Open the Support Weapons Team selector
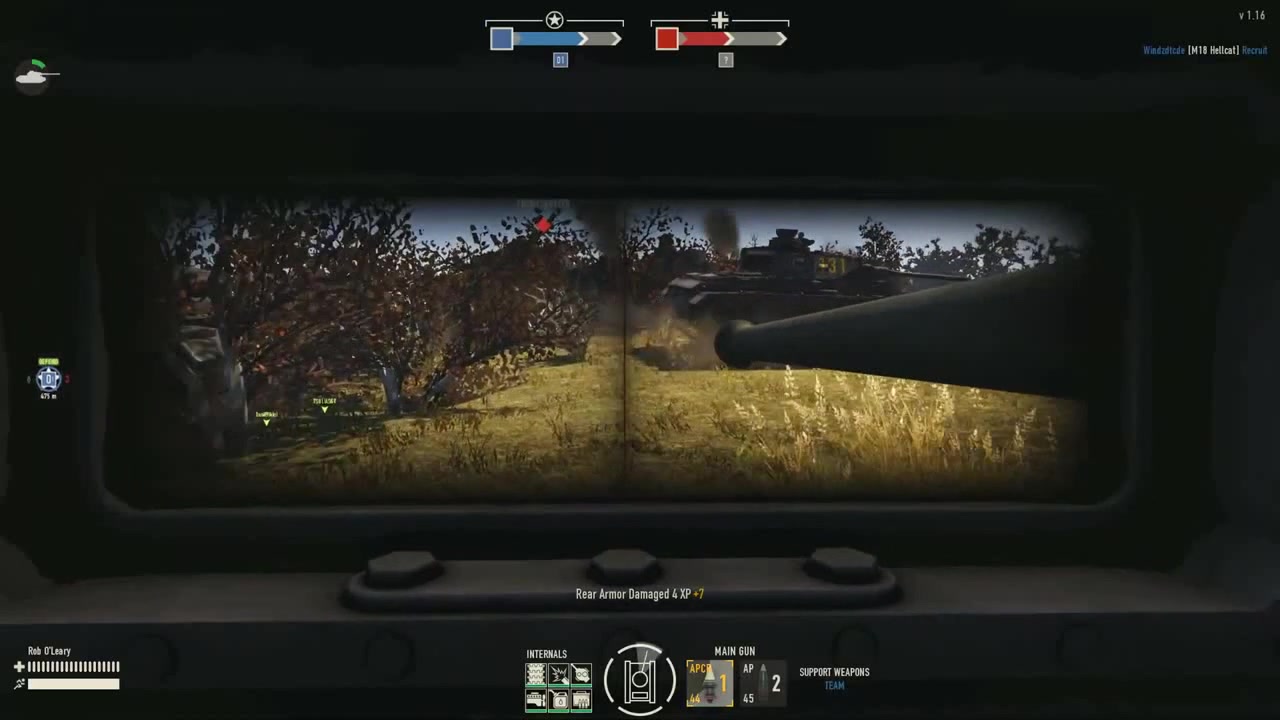Viewport: 1280px width, 720px height. (834, 679)
